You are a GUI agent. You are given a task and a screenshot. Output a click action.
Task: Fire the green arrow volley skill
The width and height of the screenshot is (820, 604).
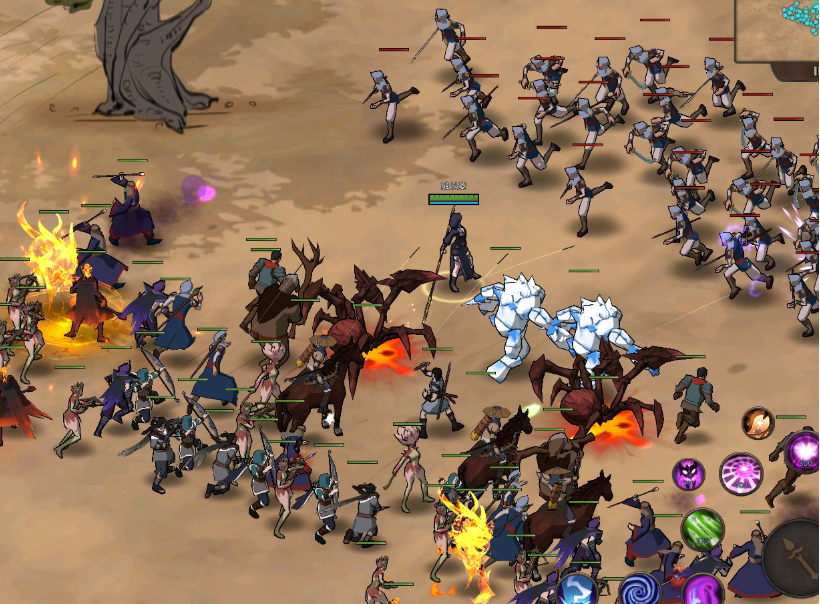pos(702,529)
